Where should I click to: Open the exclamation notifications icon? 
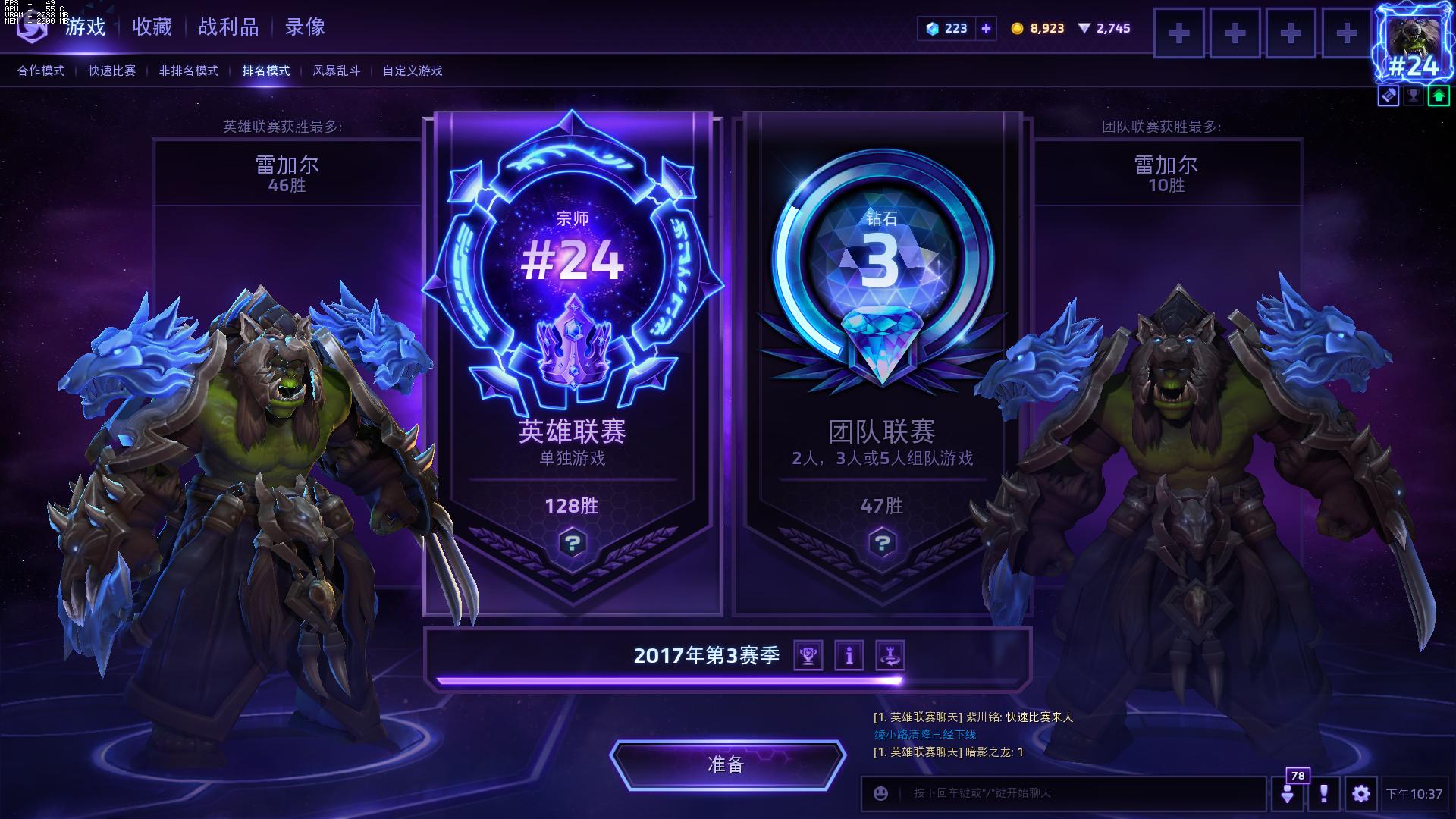click(x=1323, y=793)
